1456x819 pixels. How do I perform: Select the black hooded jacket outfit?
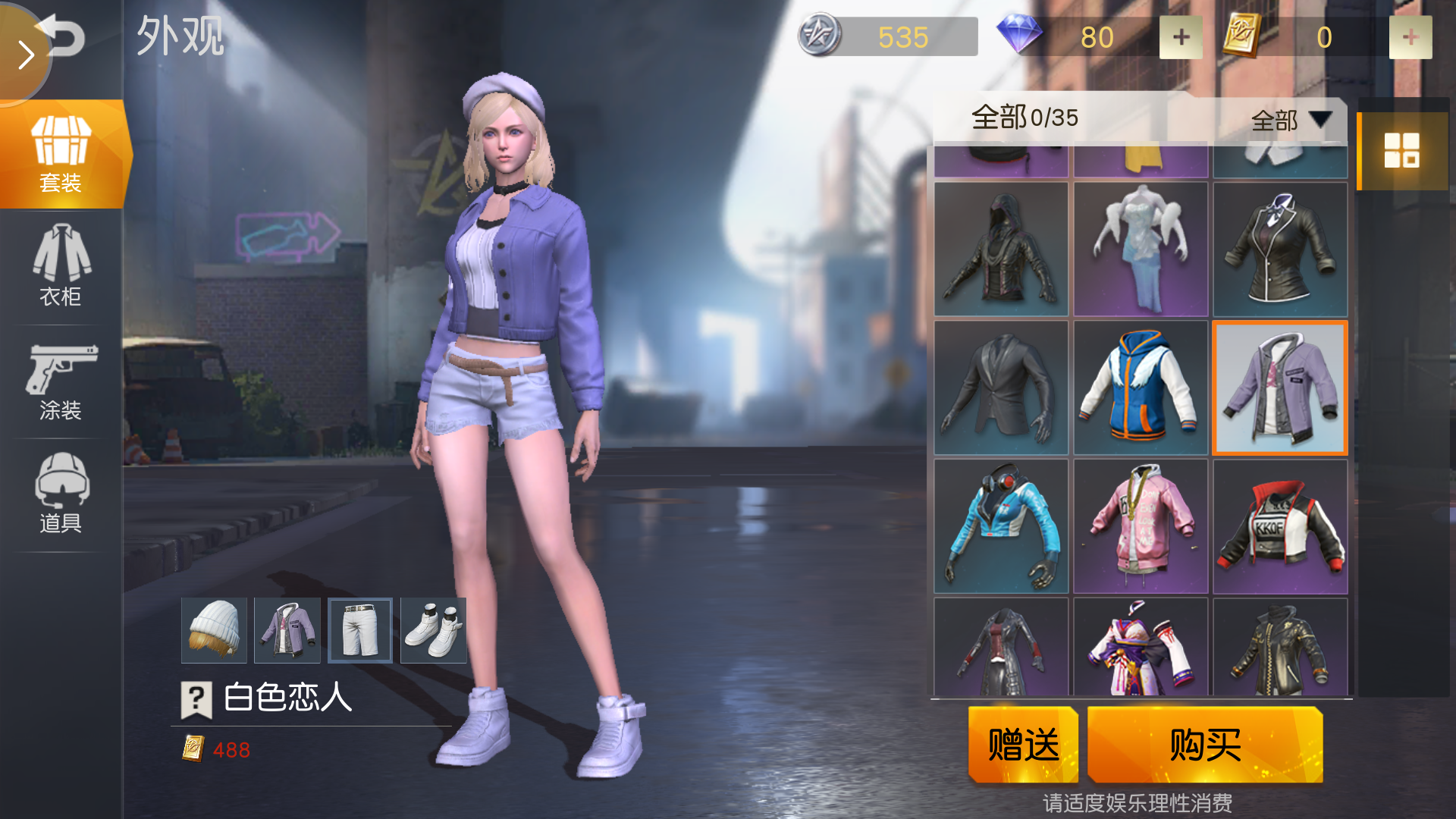click(x=1001, y=249)
